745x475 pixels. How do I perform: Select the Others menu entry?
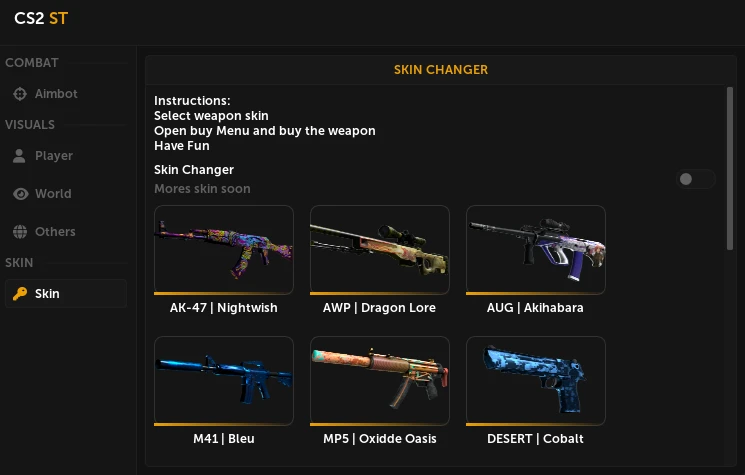55,232
